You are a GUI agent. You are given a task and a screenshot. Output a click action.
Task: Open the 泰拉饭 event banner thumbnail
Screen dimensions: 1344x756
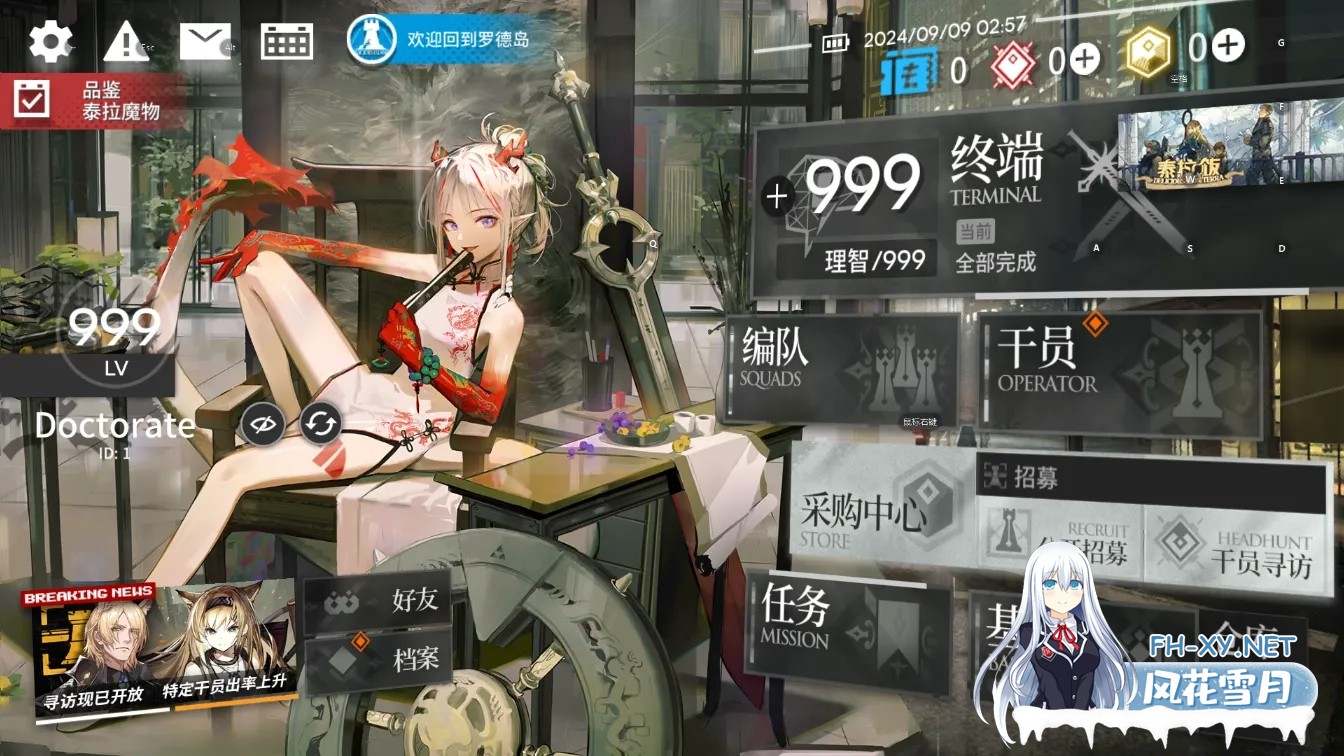[x=1229, y=147]
